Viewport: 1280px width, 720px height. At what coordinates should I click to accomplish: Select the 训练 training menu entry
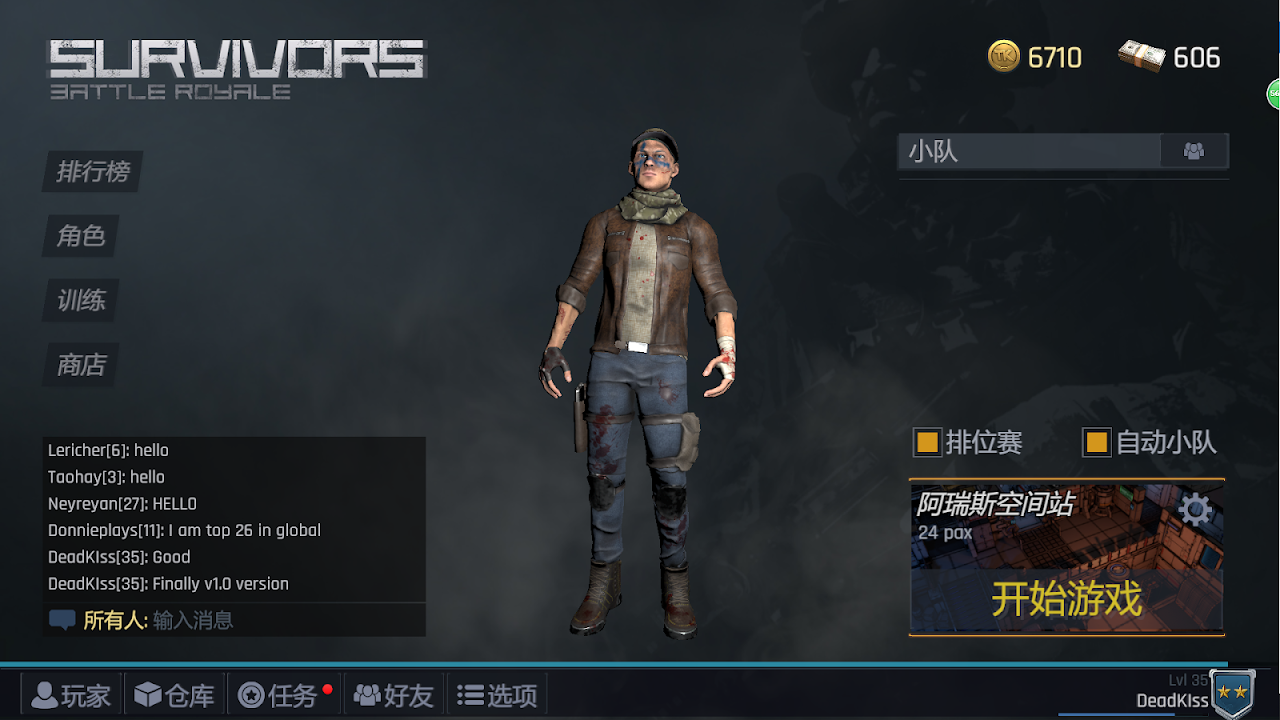point(81,300)
